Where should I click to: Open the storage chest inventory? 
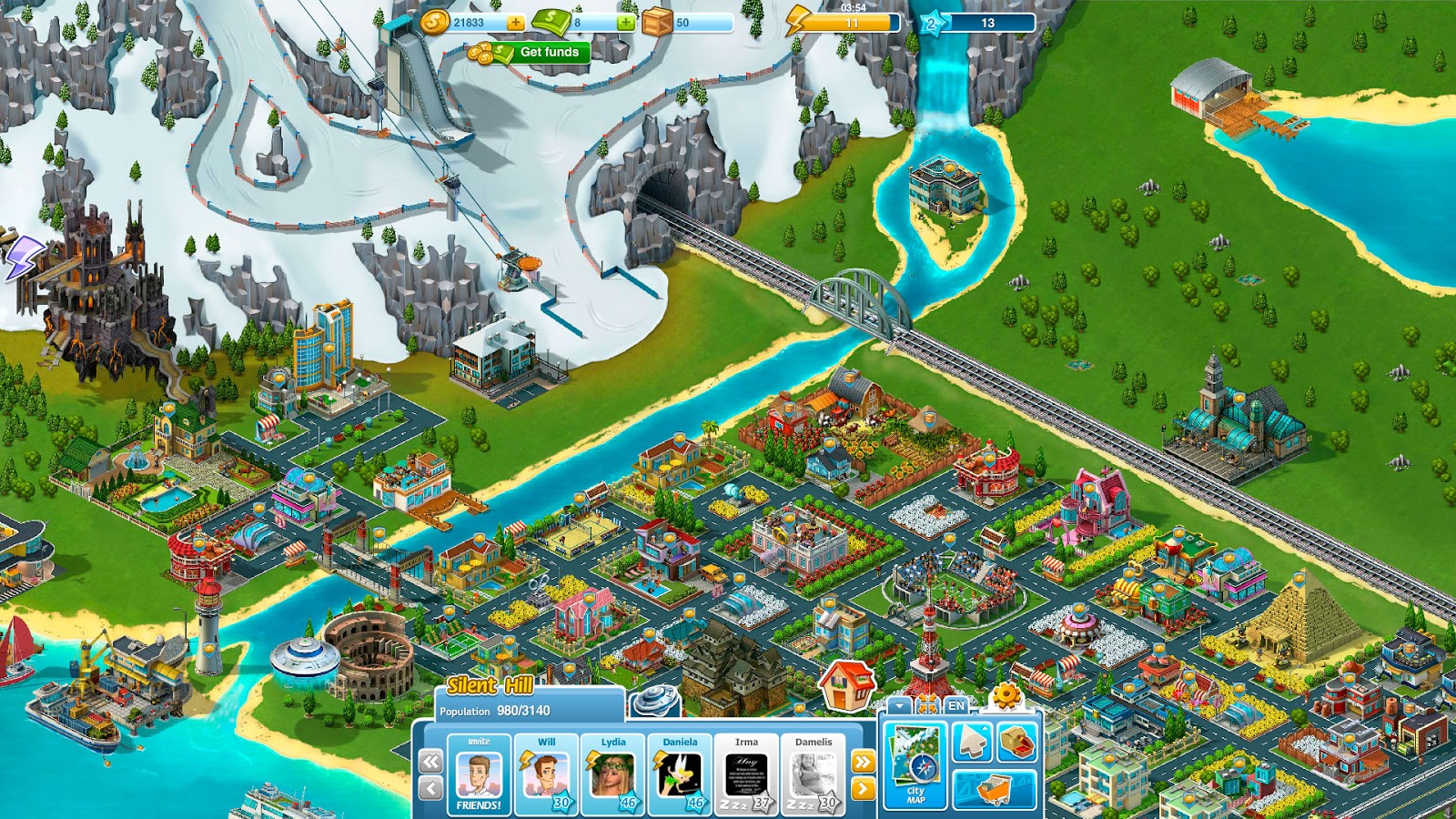click(1016, 743)
